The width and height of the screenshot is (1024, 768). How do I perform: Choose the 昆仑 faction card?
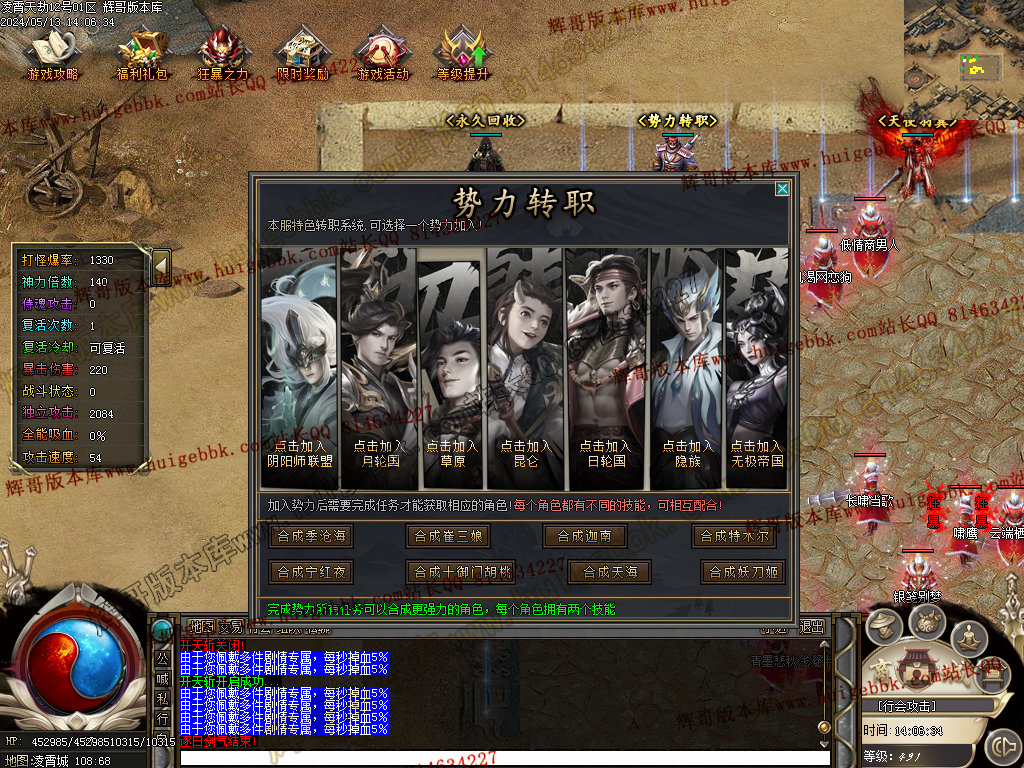point(525,453)
